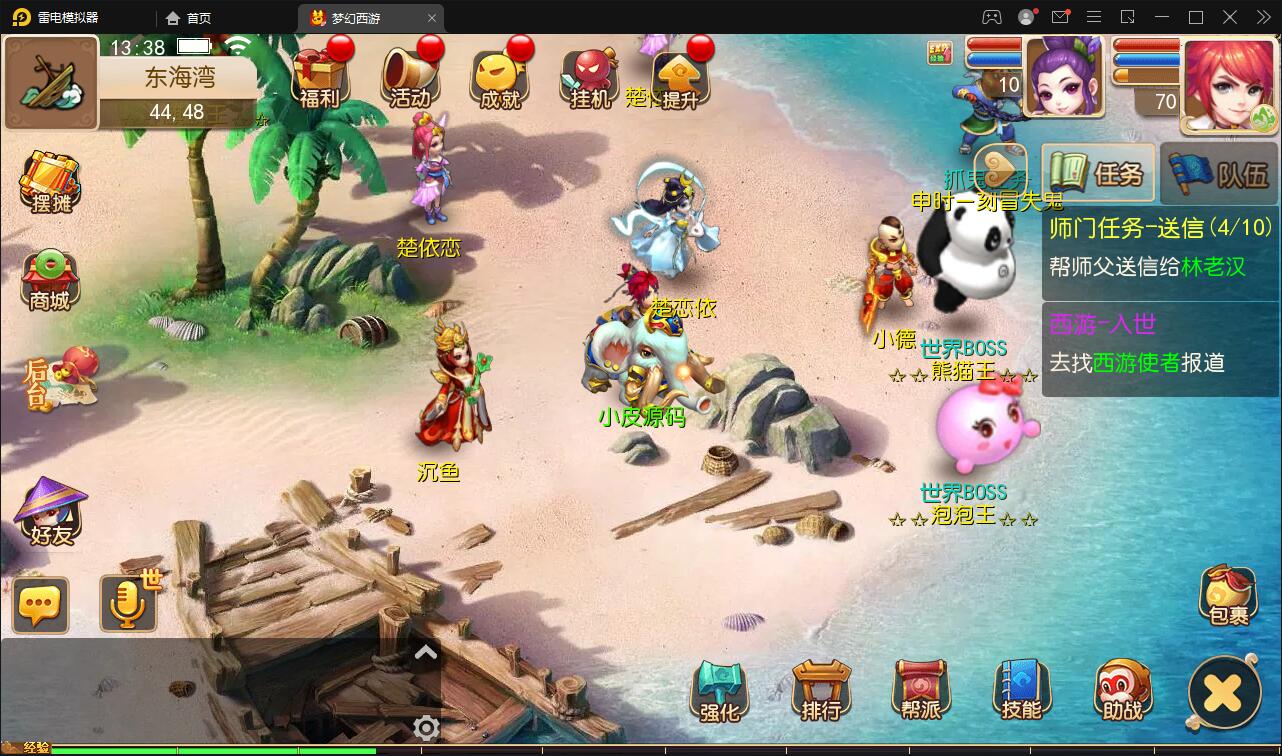Open the 提升 upgrade arrow icon
The width and height of the screenshot is (1282, 756).
(x=680, y=78)
